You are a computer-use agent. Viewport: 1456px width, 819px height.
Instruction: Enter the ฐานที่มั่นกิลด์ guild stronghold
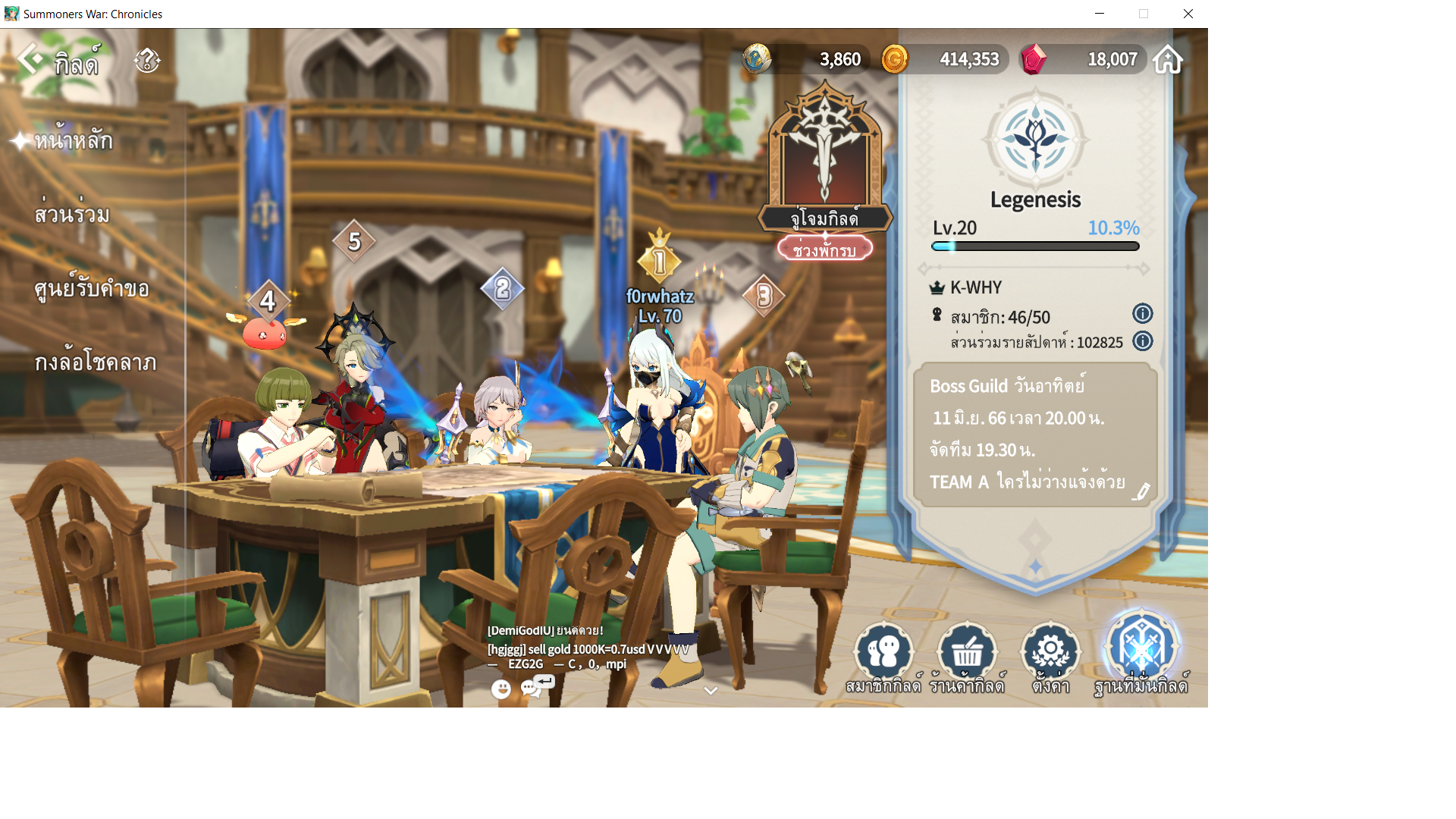[1141, 654]
